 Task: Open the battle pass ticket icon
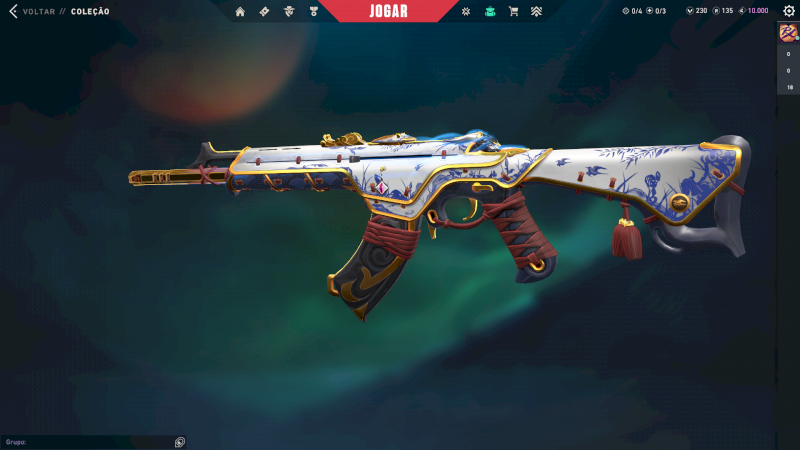264,11
